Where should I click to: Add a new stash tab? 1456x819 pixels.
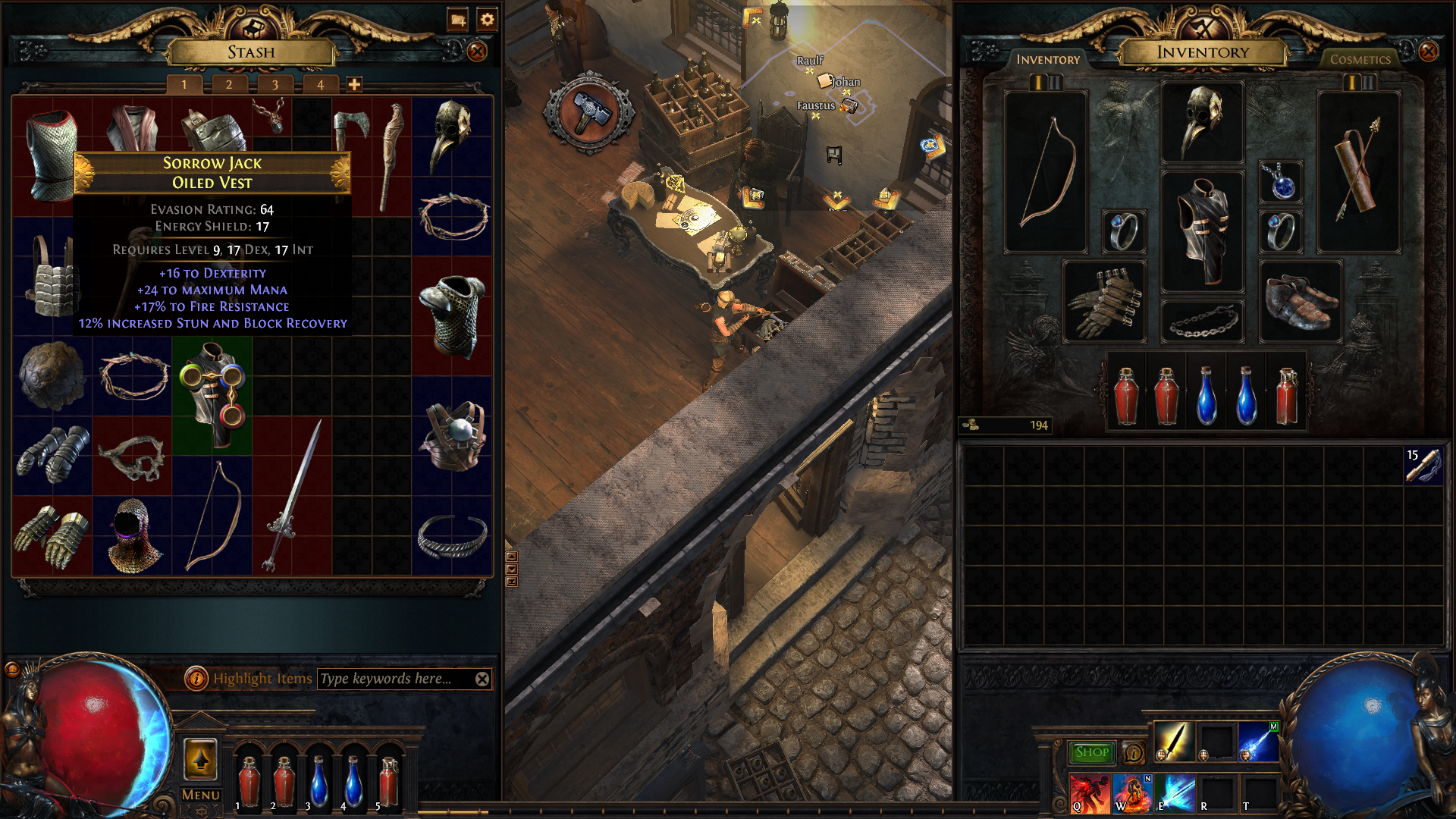tap(354, 85)
